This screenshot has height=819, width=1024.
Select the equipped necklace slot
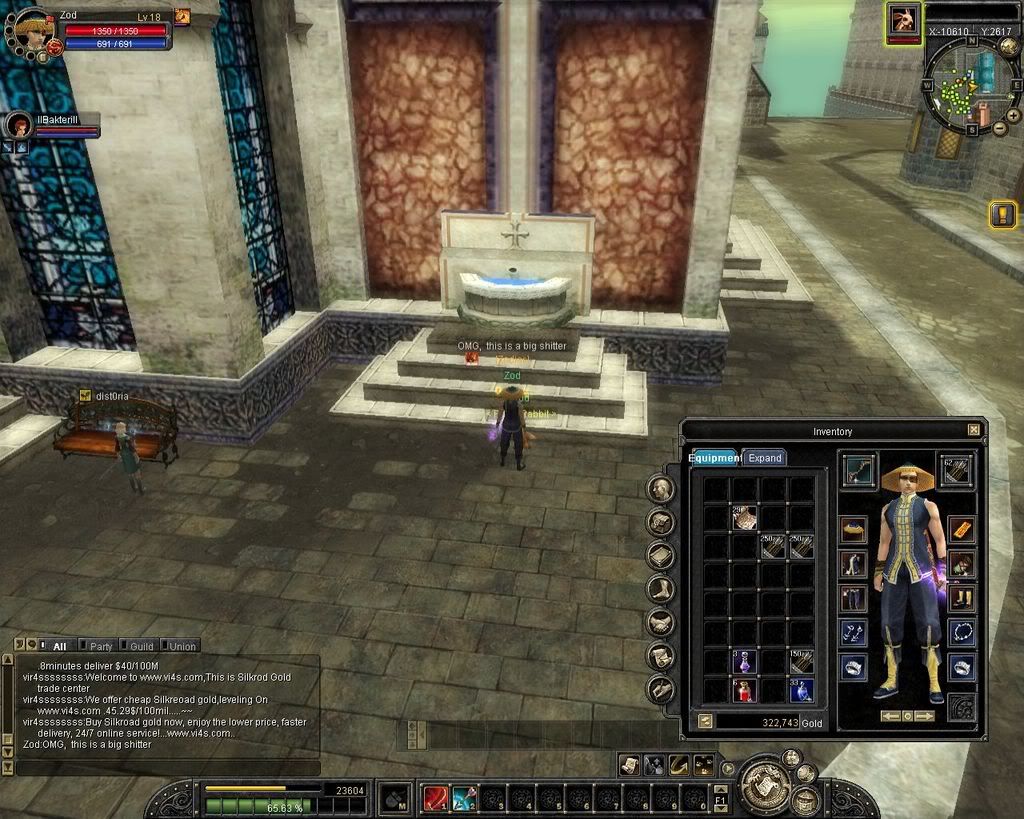961,633
